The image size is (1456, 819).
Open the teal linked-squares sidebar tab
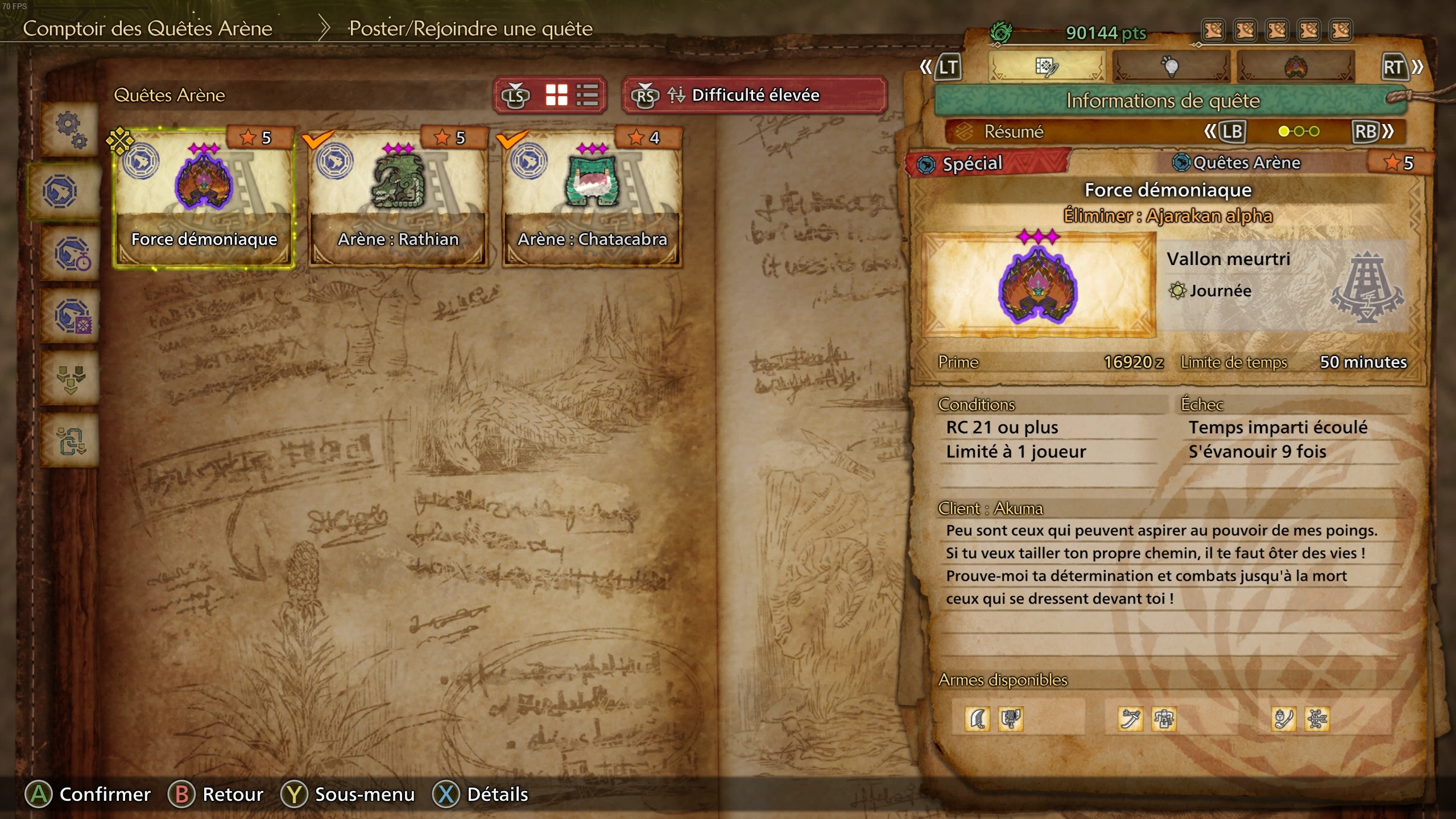click(72, 441)
